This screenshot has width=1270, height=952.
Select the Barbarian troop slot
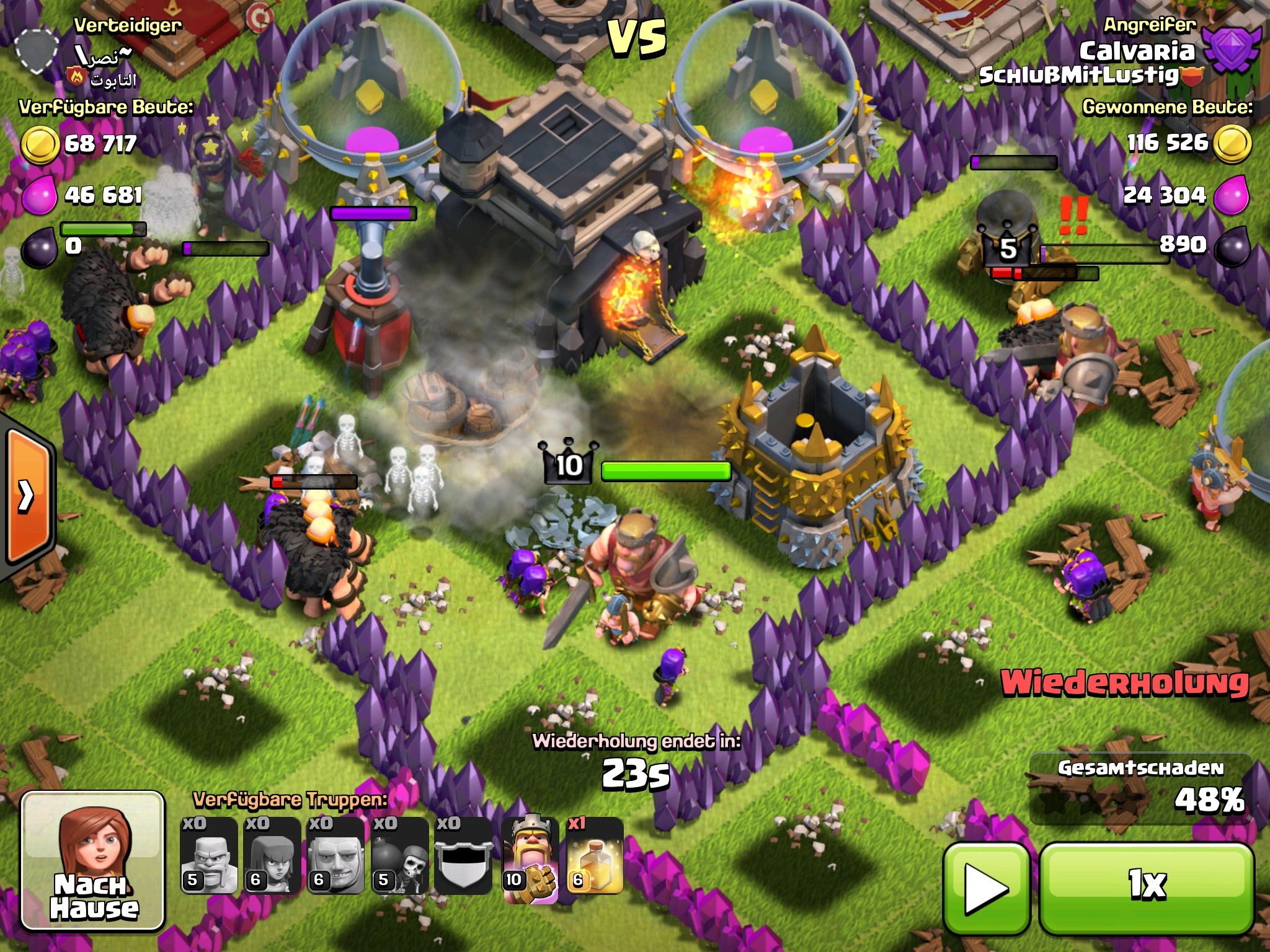209,857
